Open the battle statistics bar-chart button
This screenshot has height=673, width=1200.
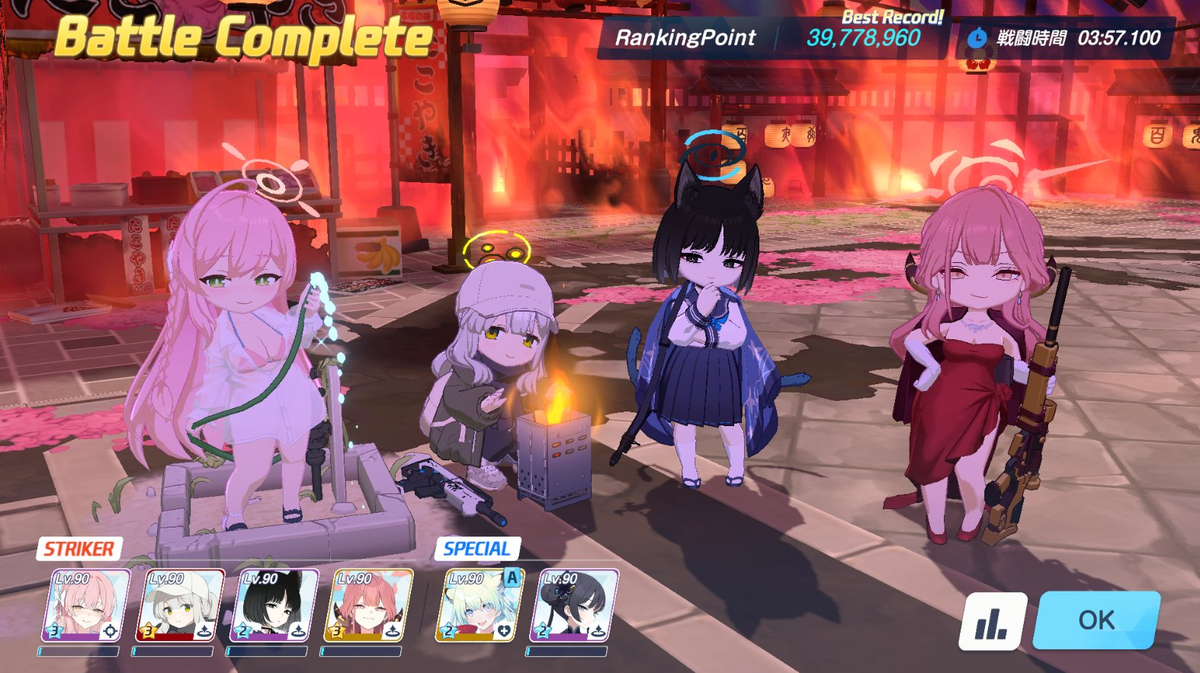[993, 622]
